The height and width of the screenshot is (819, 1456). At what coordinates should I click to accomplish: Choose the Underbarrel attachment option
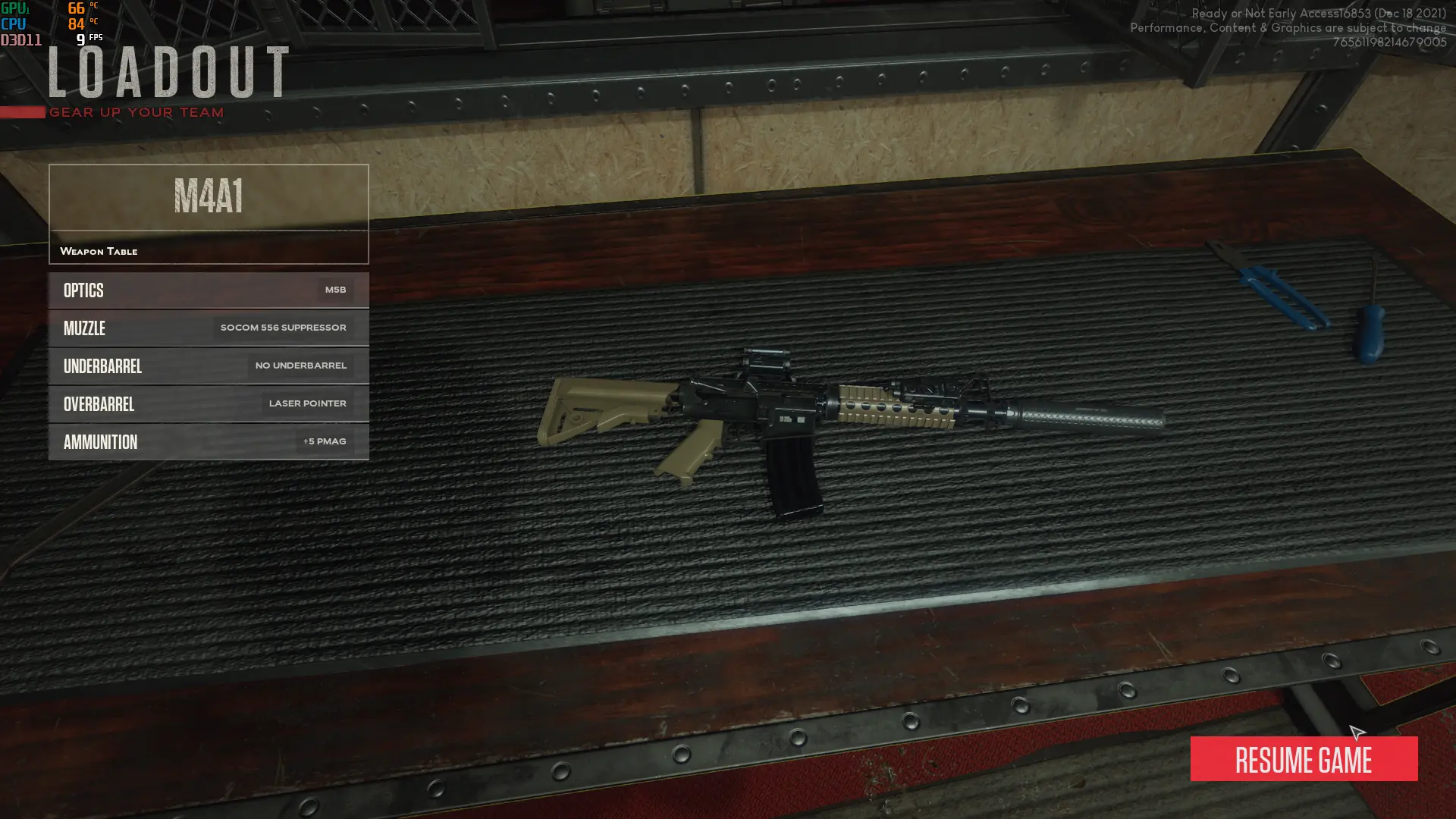[208, 366]
